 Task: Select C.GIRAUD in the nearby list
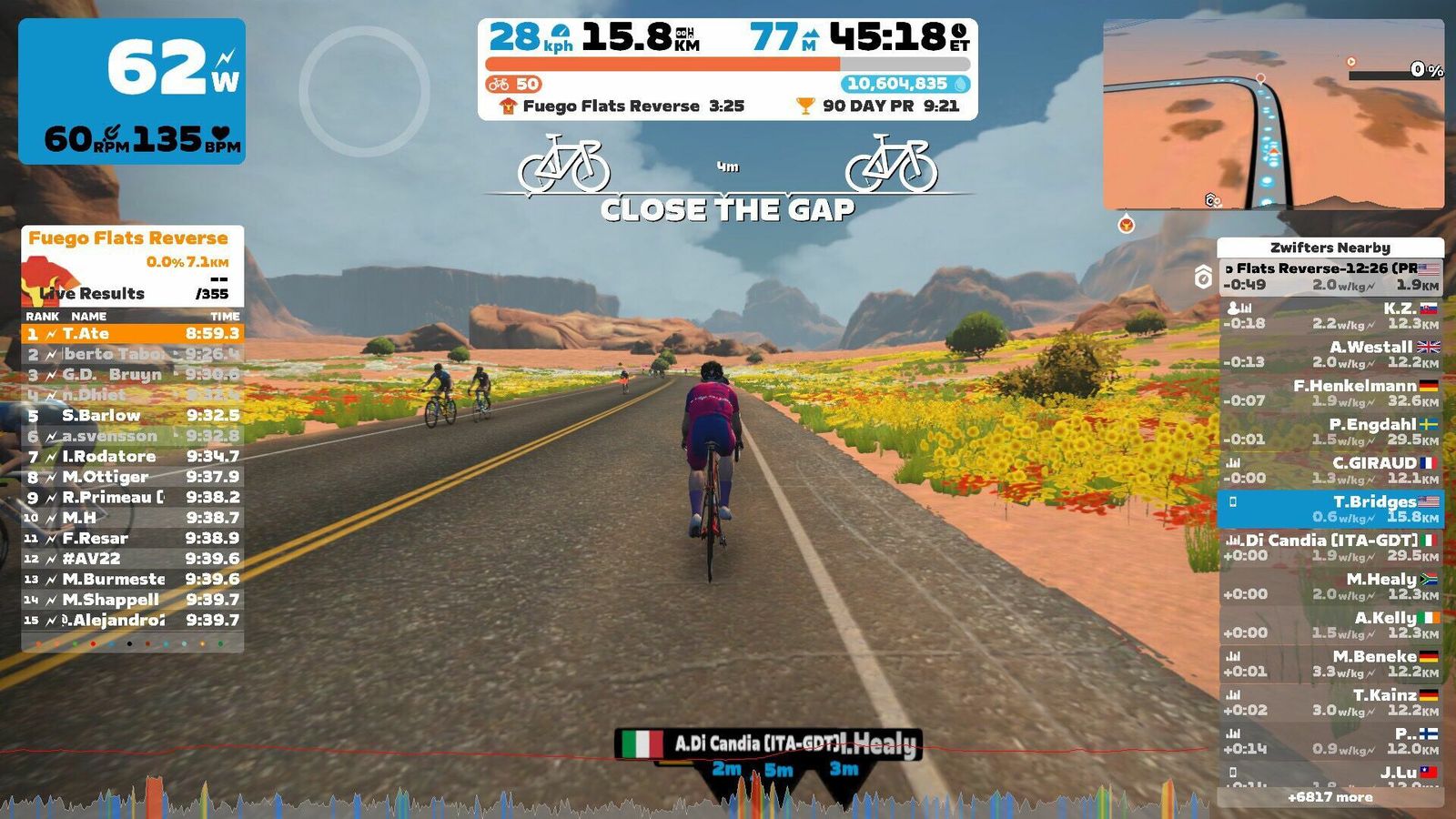click(1330, 470)
